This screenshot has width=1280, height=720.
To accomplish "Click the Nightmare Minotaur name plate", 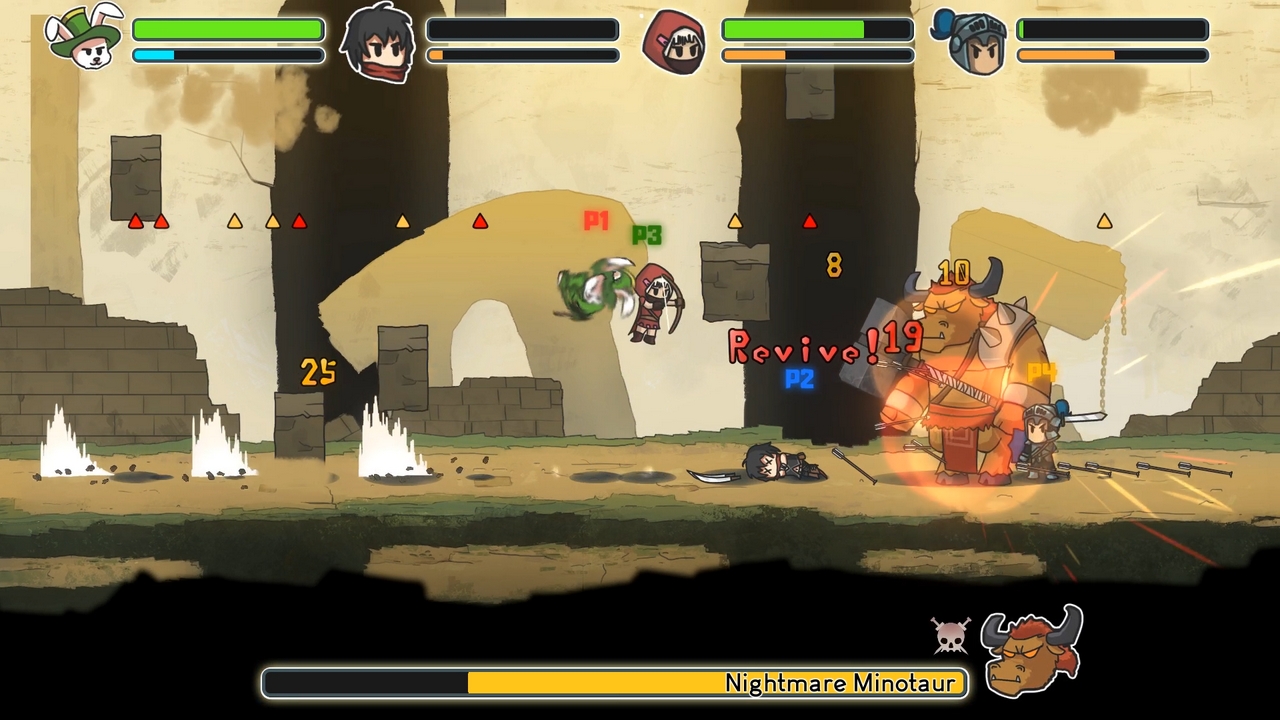I will tap(843, 684).
